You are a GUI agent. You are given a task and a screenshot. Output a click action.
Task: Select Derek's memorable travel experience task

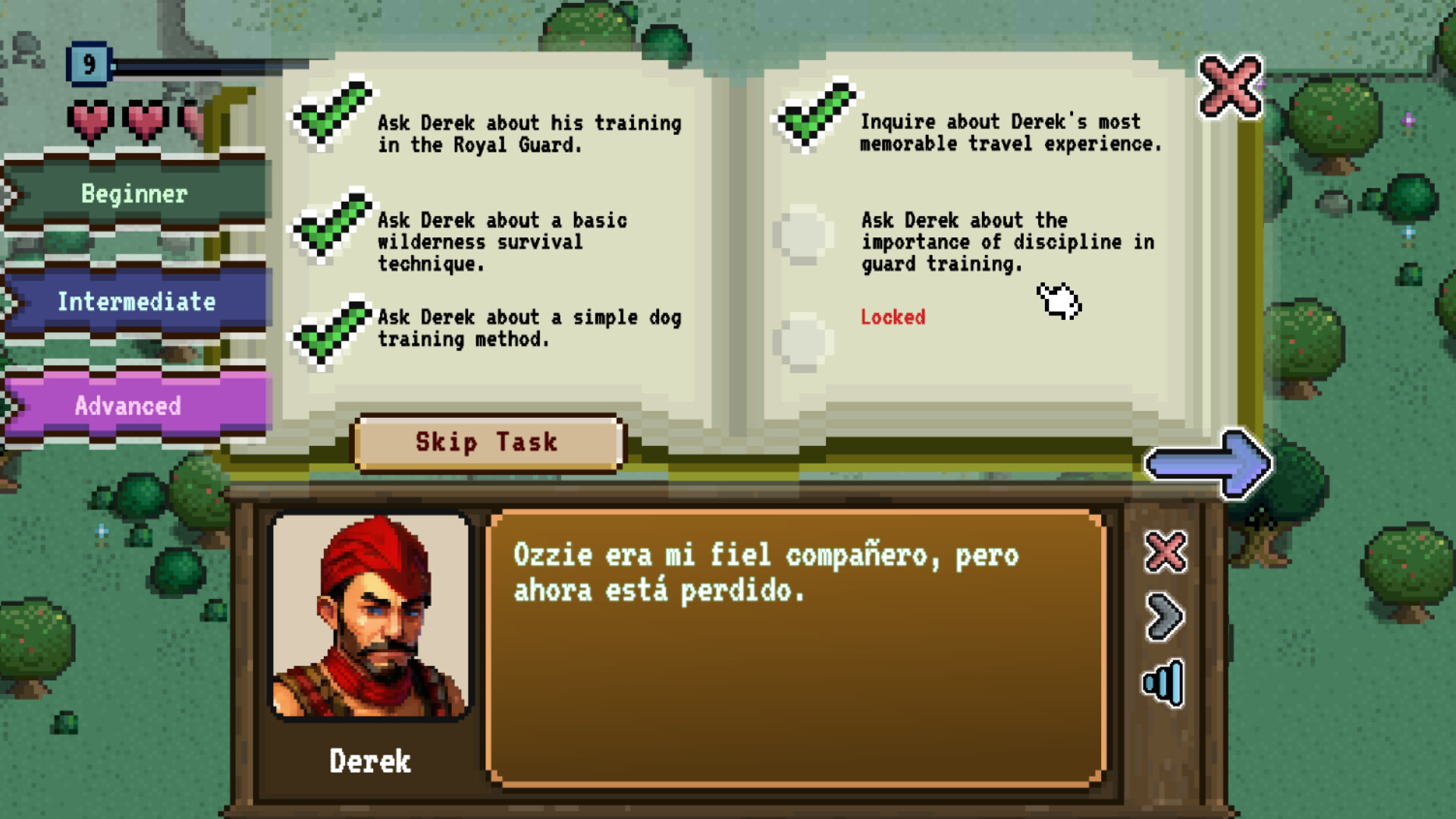click(x=811, y=118)
